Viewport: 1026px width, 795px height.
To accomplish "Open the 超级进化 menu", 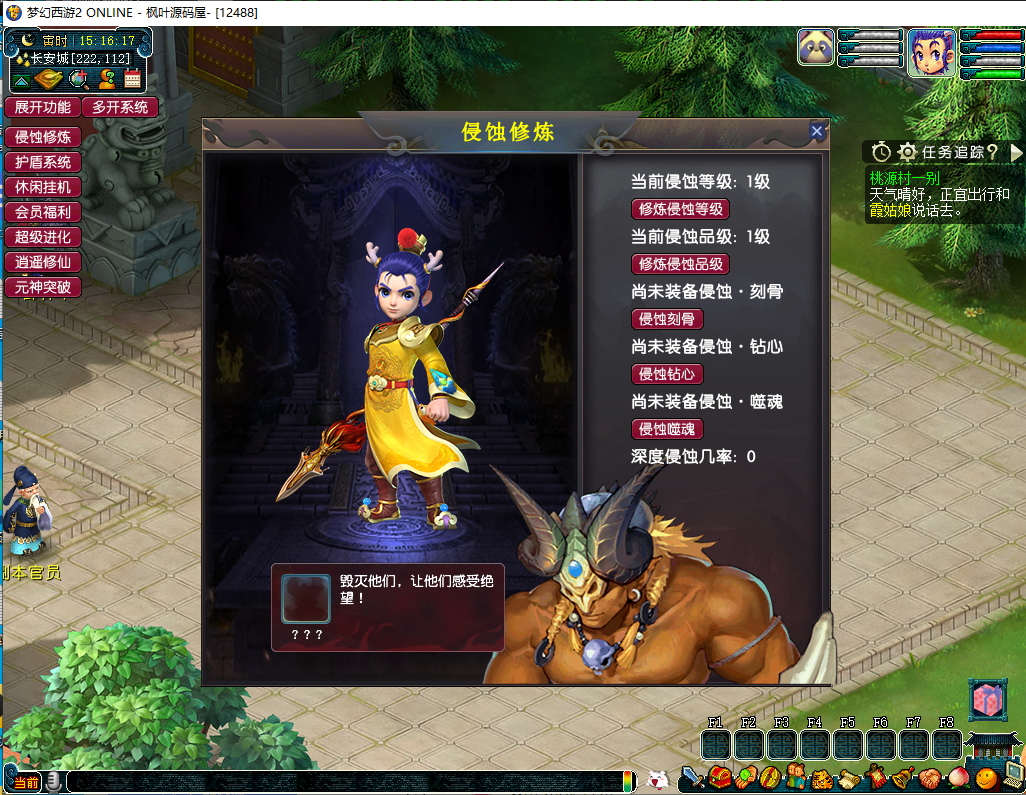I will pos(42,237).
